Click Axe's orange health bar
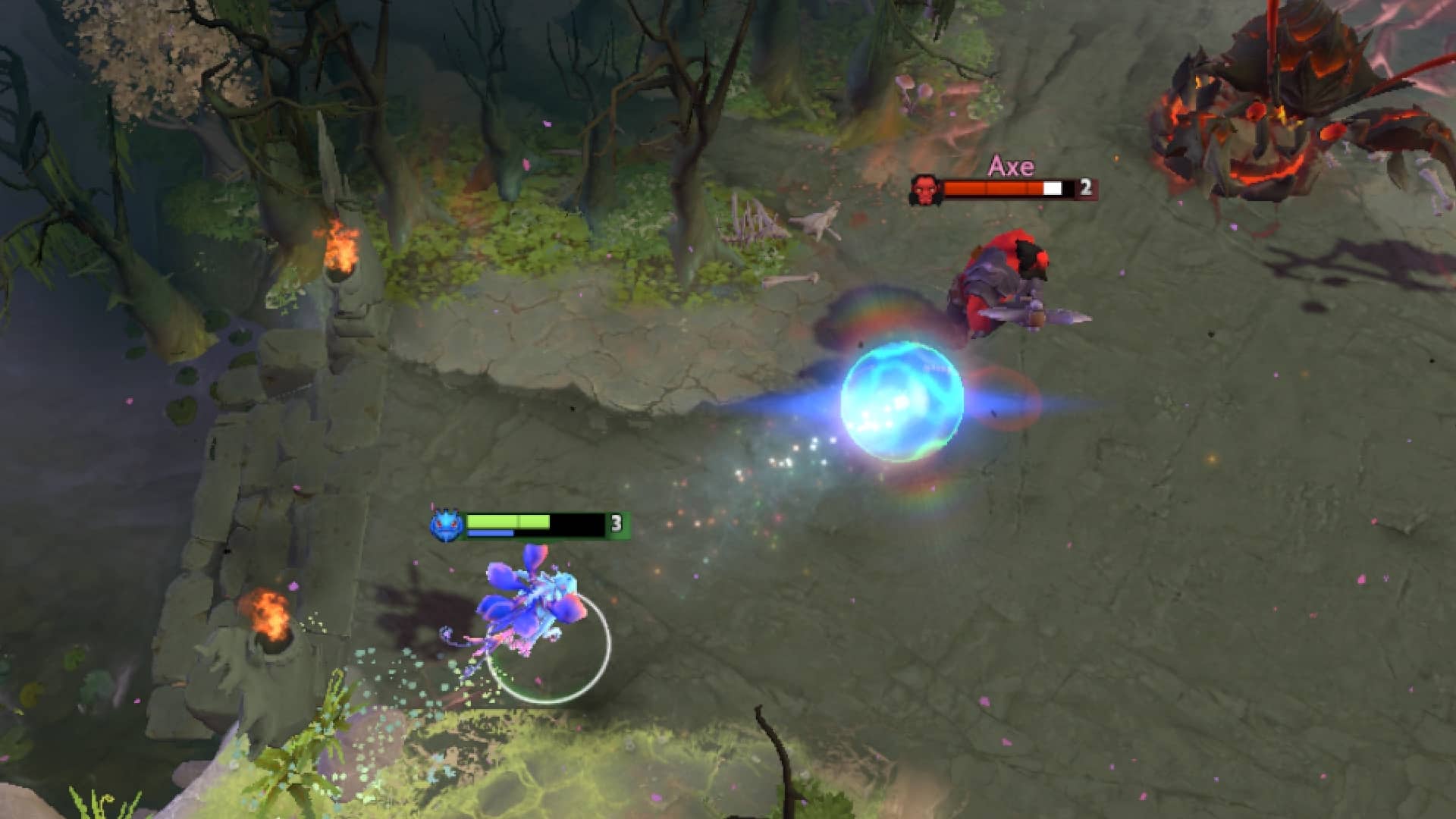The image size is (1456, 819). pos(993,187)
